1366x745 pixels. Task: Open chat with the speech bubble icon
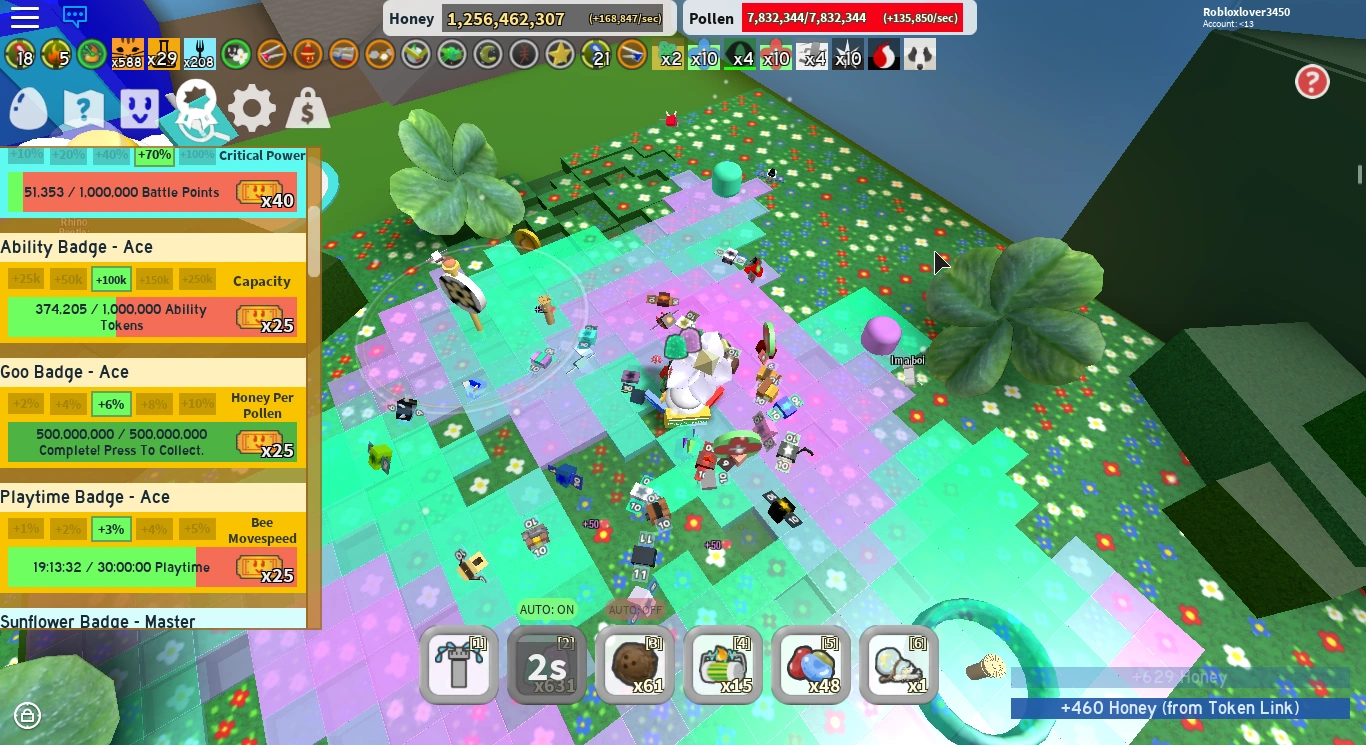(x=75, y=17)
